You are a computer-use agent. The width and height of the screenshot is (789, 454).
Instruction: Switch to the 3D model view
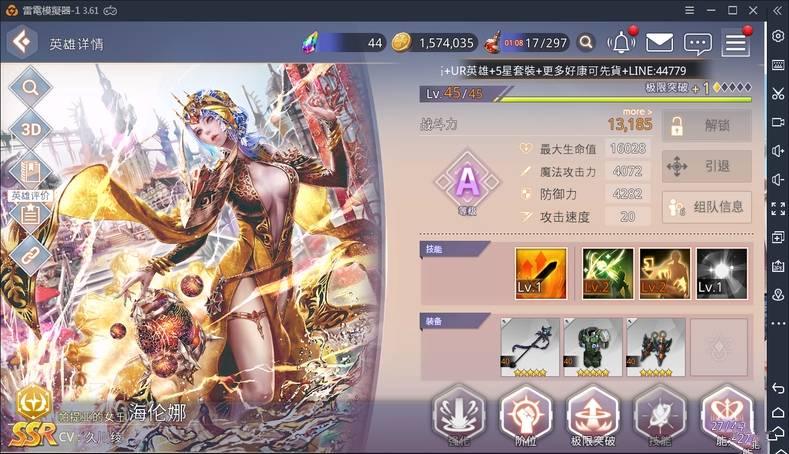(x=30, y=129)
